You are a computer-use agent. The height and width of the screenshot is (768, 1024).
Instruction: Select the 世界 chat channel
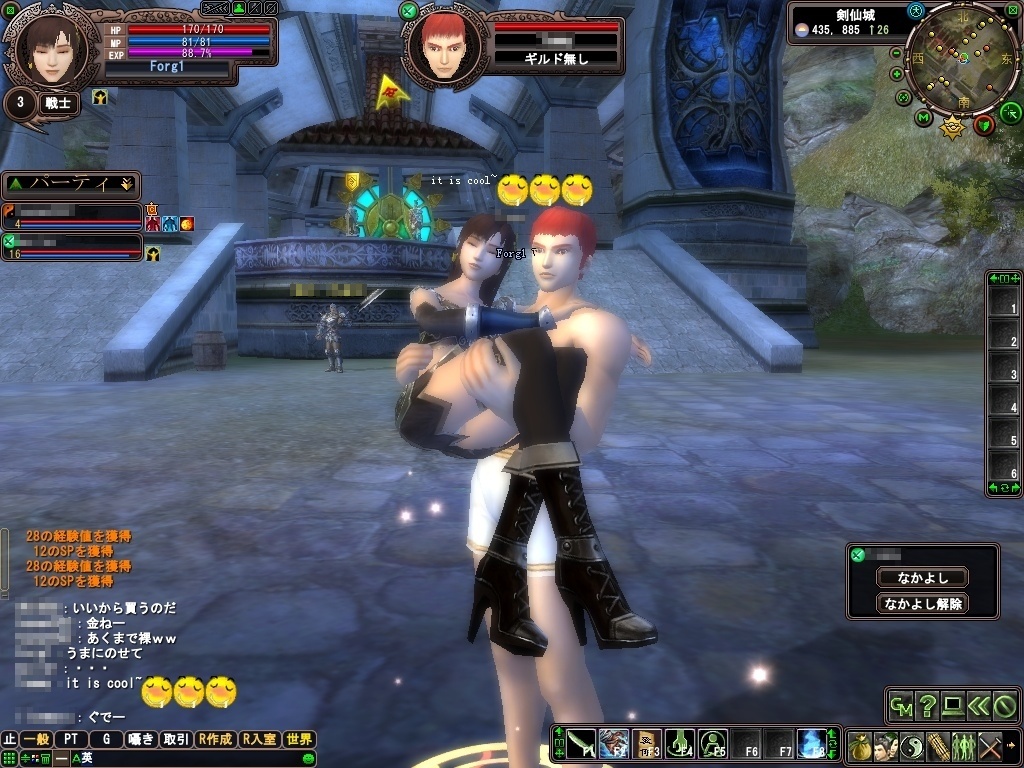299,739
